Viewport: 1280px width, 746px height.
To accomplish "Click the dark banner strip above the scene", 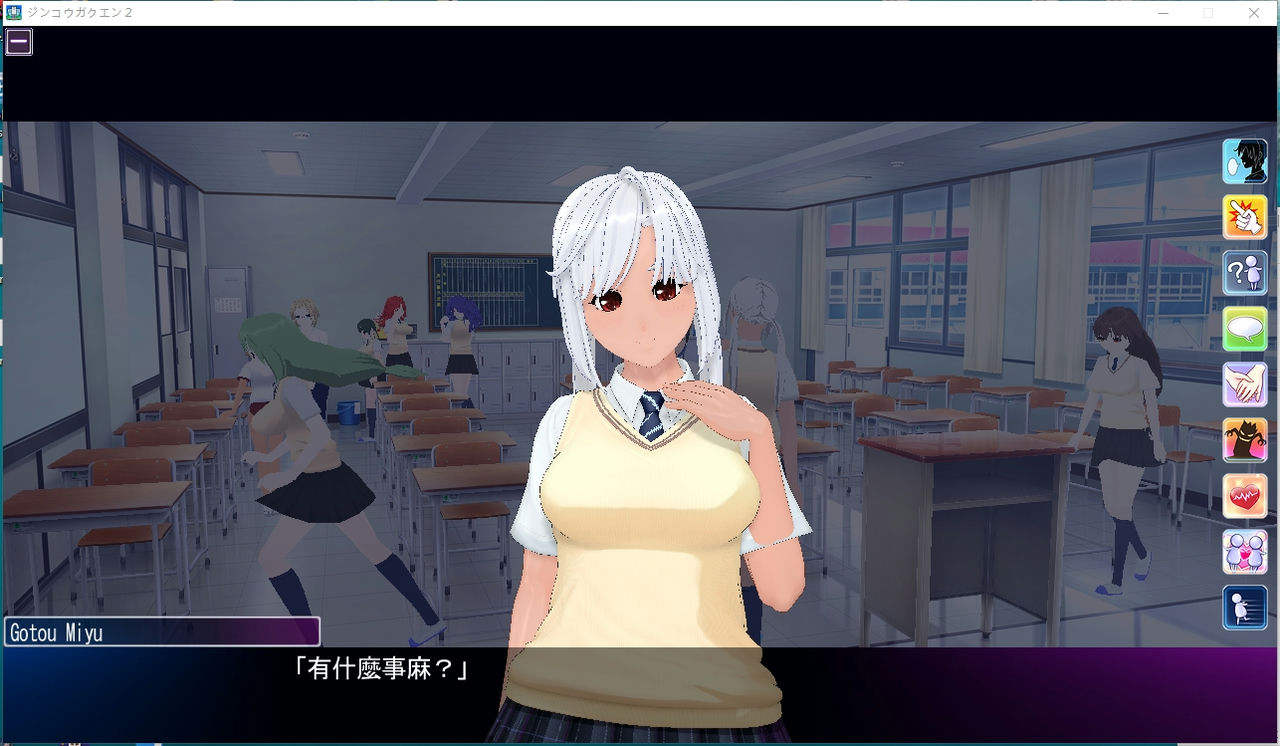I will (640, 85).
